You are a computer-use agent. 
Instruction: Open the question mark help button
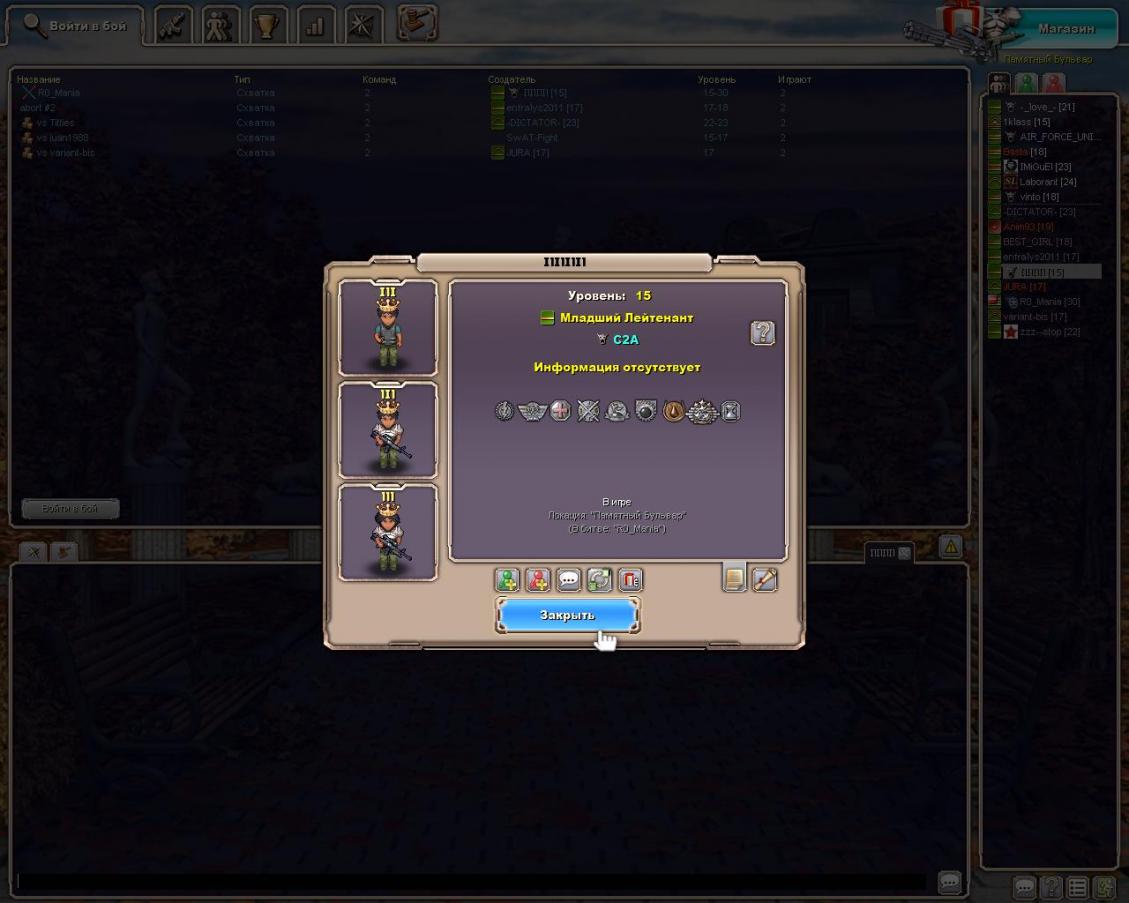tap(762, 333)
